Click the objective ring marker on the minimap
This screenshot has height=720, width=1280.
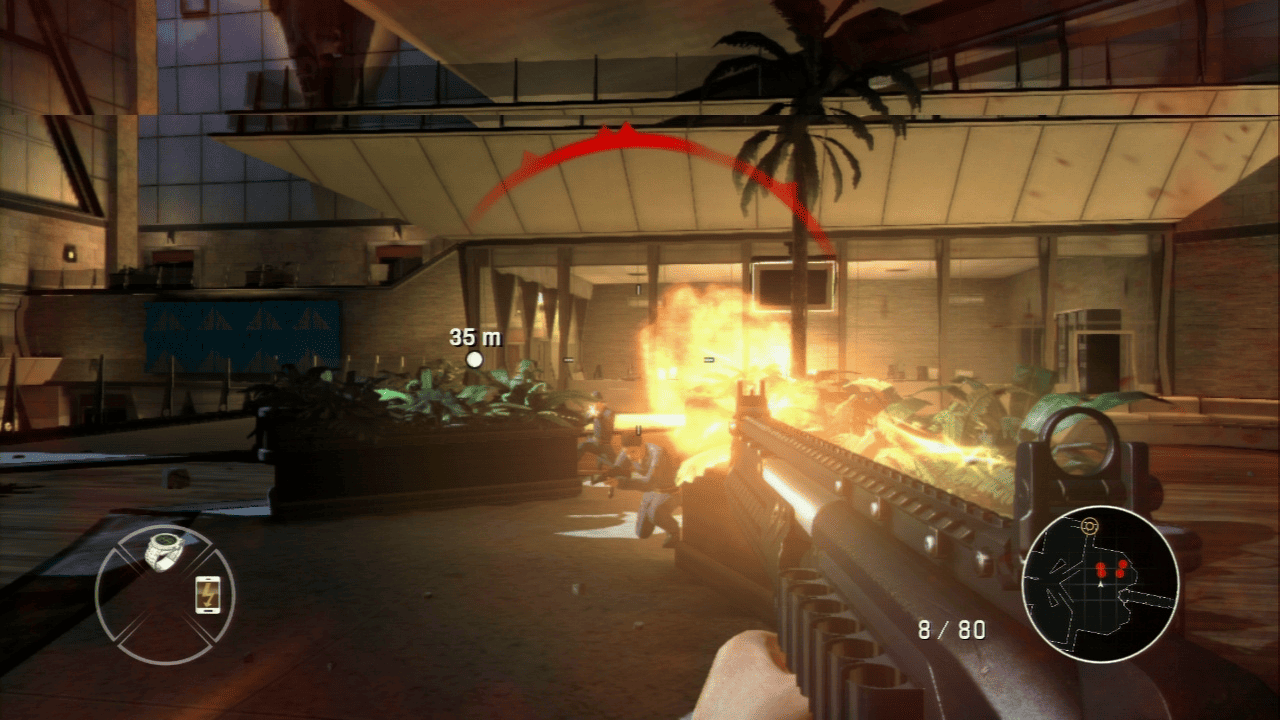coord(1089,525)
